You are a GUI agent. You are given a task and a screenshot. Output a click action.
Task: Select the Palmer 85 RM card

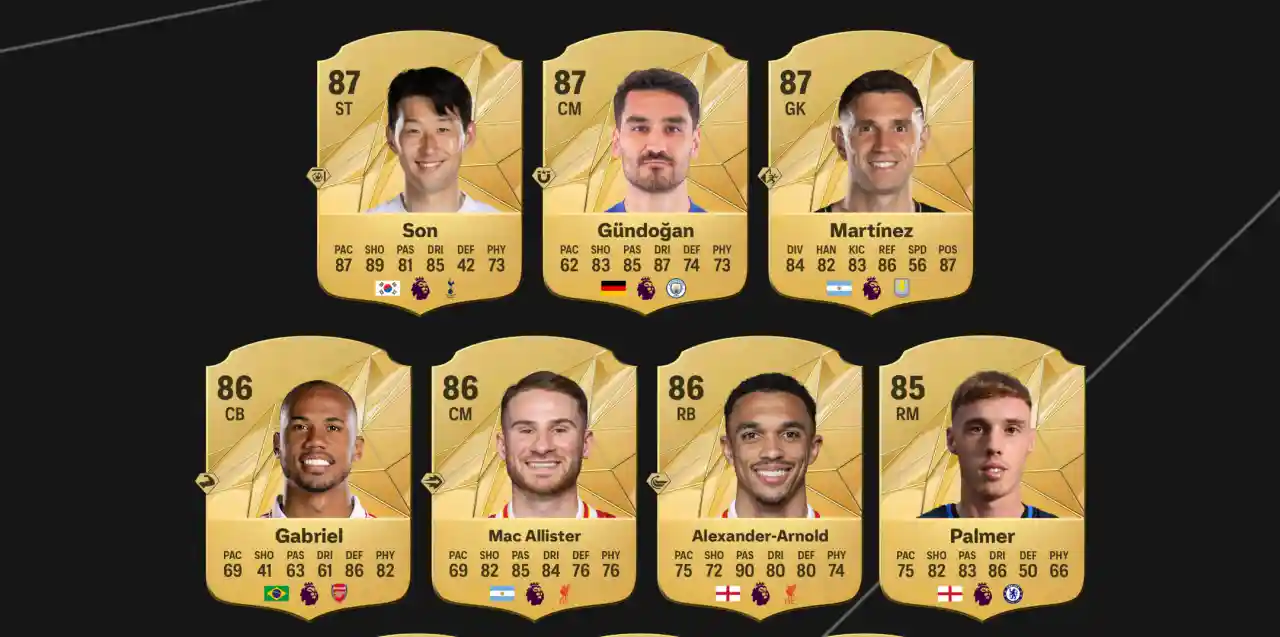pos(981,475)
